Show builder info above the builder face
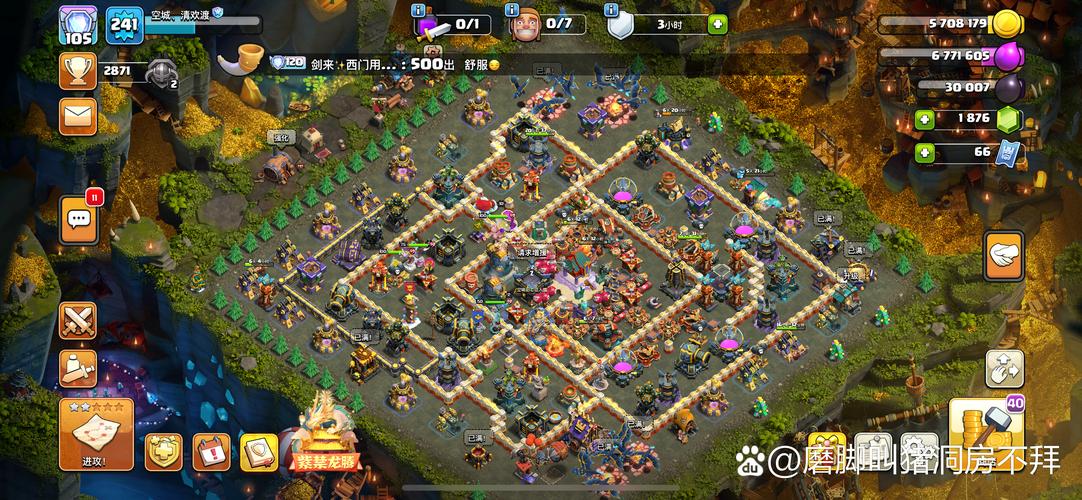Screen dimensions: 1082x500 point(513,10)
